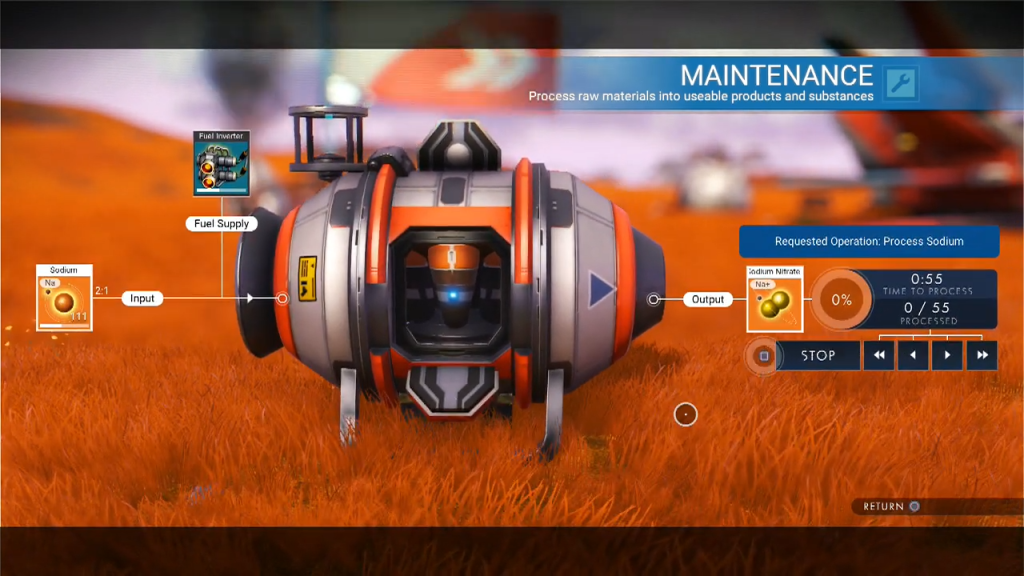Screen dimensions: 1024x576
Task: Click the double right arrow quantity button
Action: [x=981, y=355]
